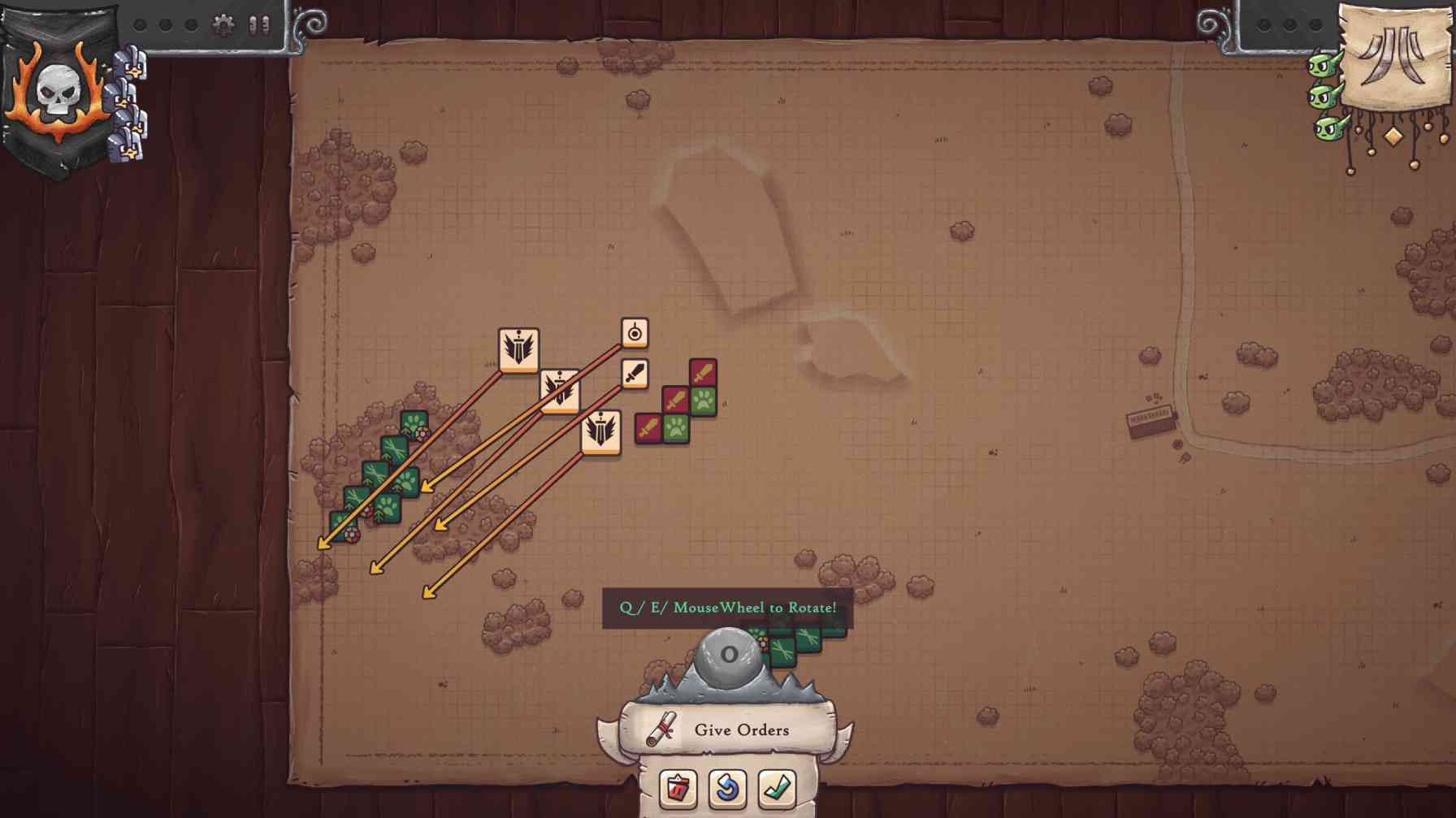Discard orders with the red trash button

(678, 787)
